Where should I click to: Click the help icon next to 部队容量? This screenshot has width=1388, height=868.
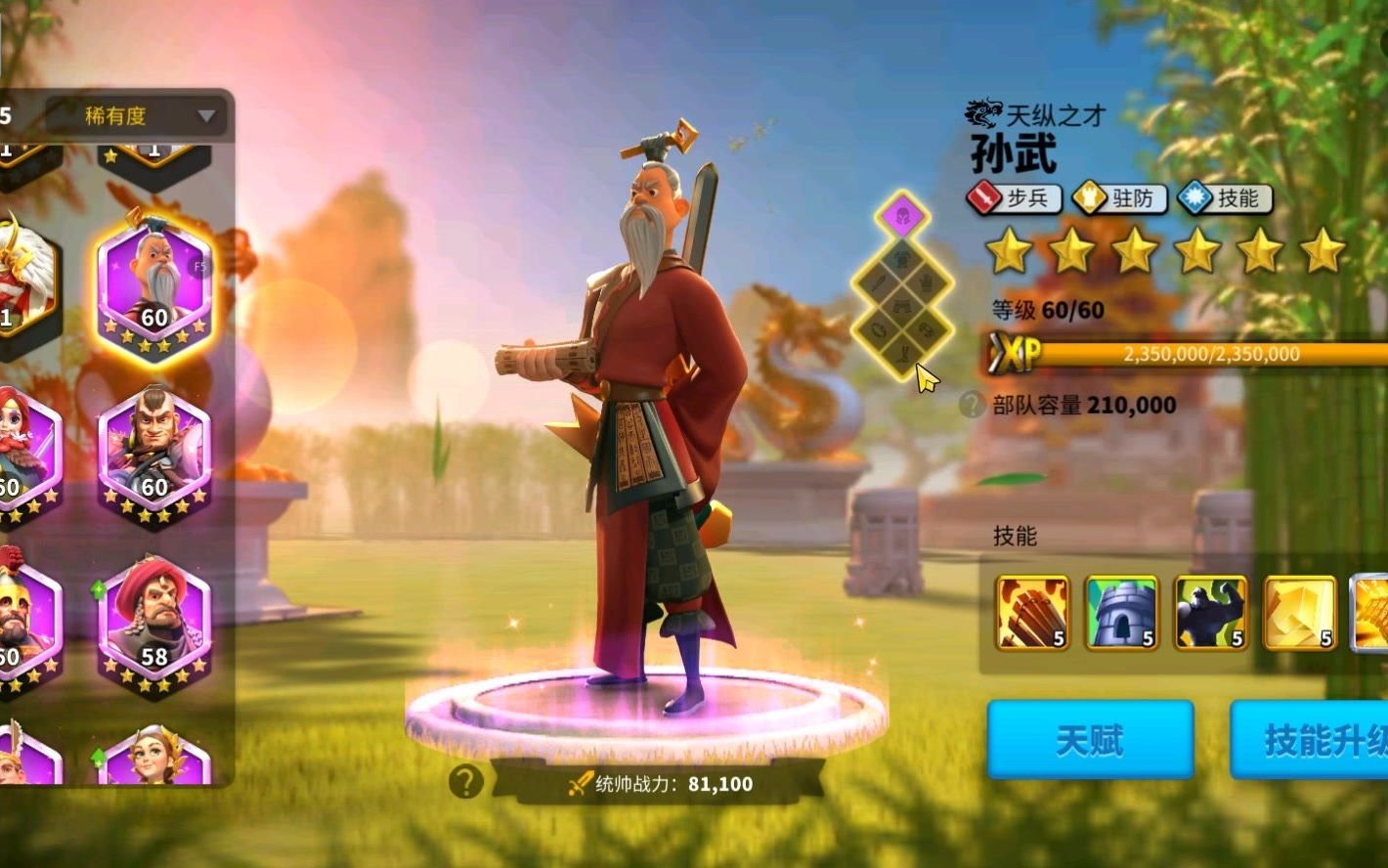click(971, 405)
